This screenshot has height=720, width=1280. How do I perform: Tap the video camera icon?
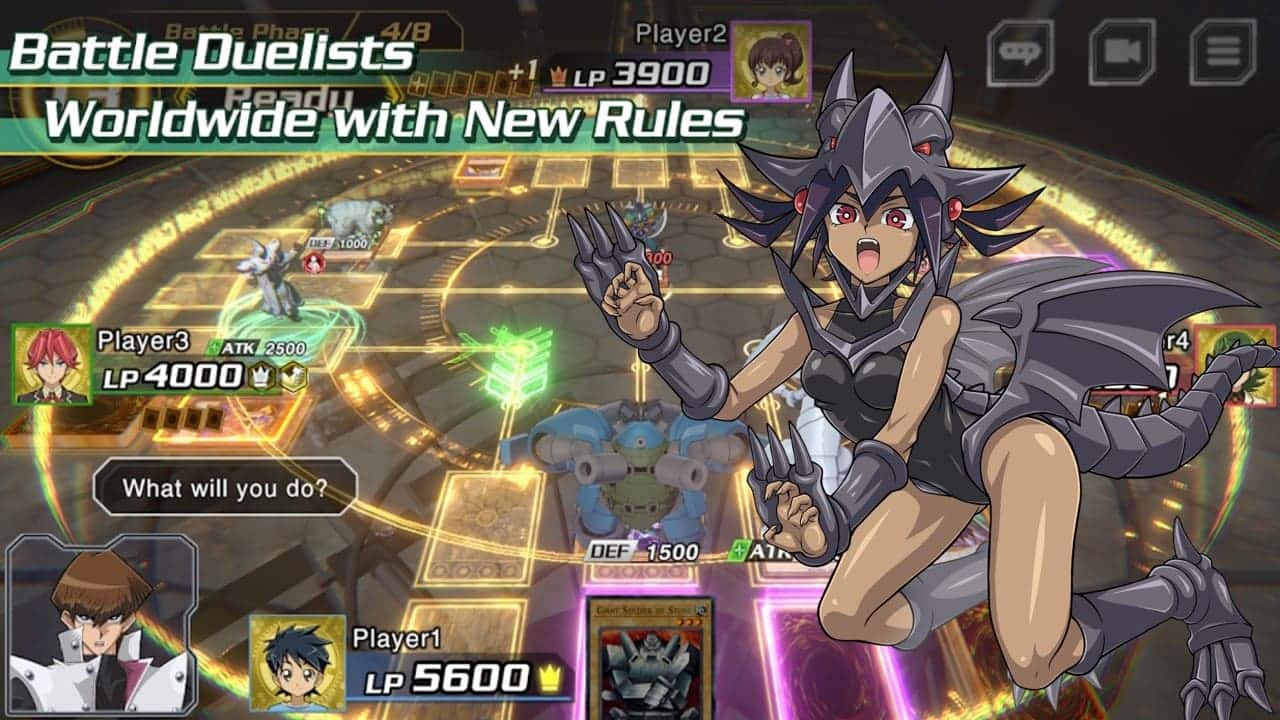click(1122, 51)
